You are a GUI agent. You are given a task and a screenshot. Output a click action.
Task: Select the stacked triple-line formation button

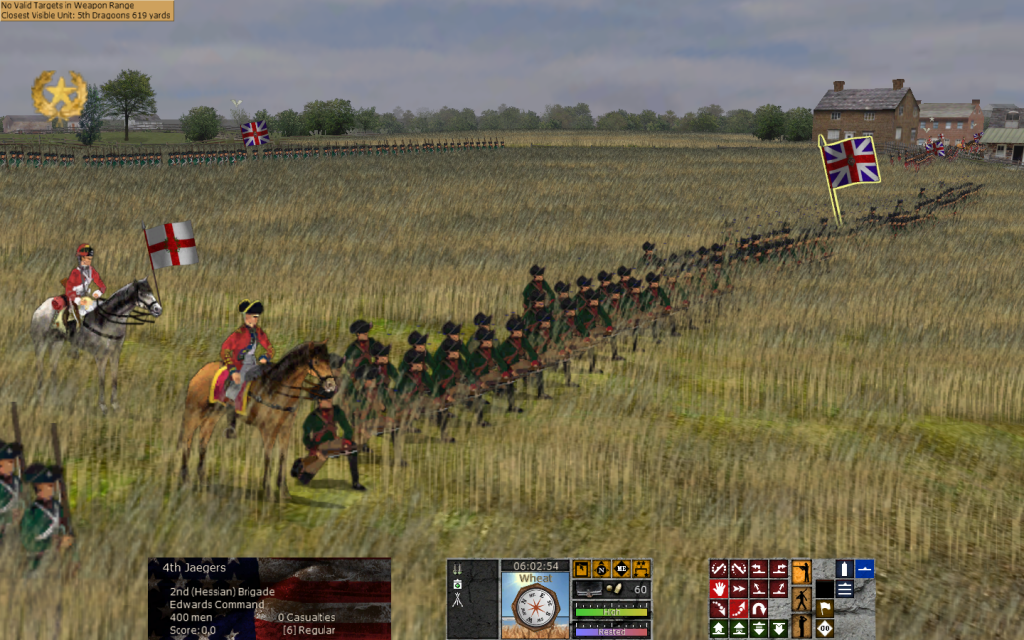(x=844, y=589)
